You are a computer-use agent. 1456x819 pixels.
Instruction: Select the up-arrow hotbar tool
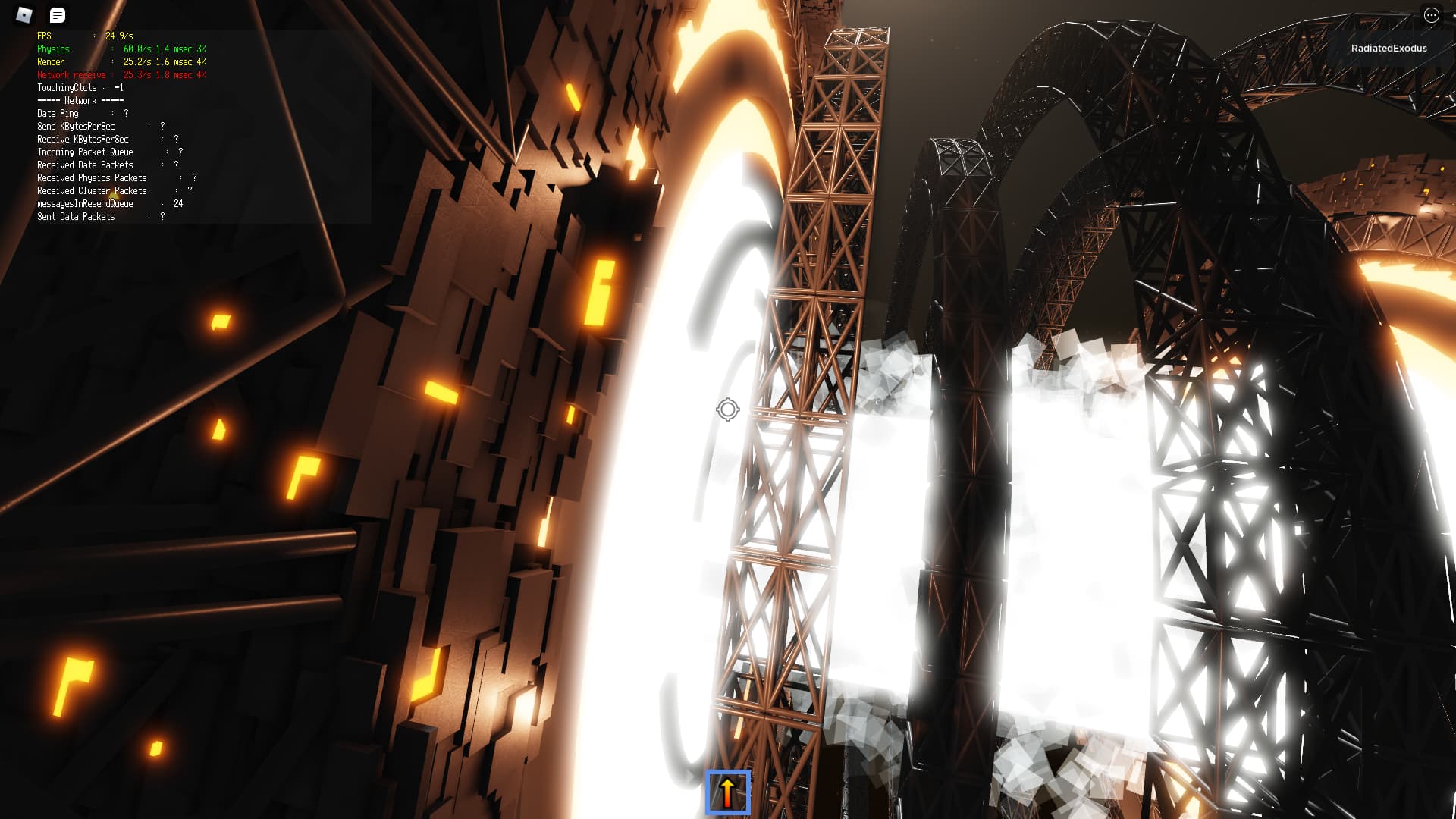click(727, 792)
